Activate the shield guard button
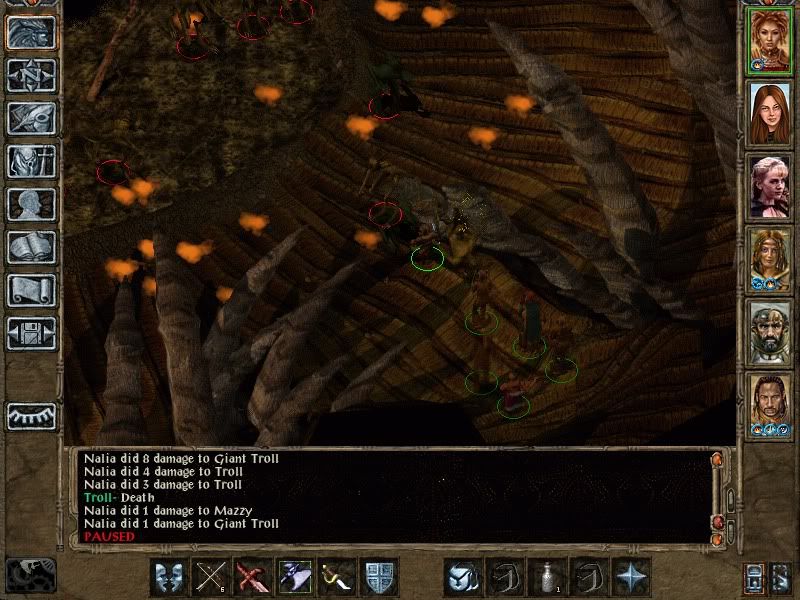This screenshot has width=800, height=600. point(380,577)
